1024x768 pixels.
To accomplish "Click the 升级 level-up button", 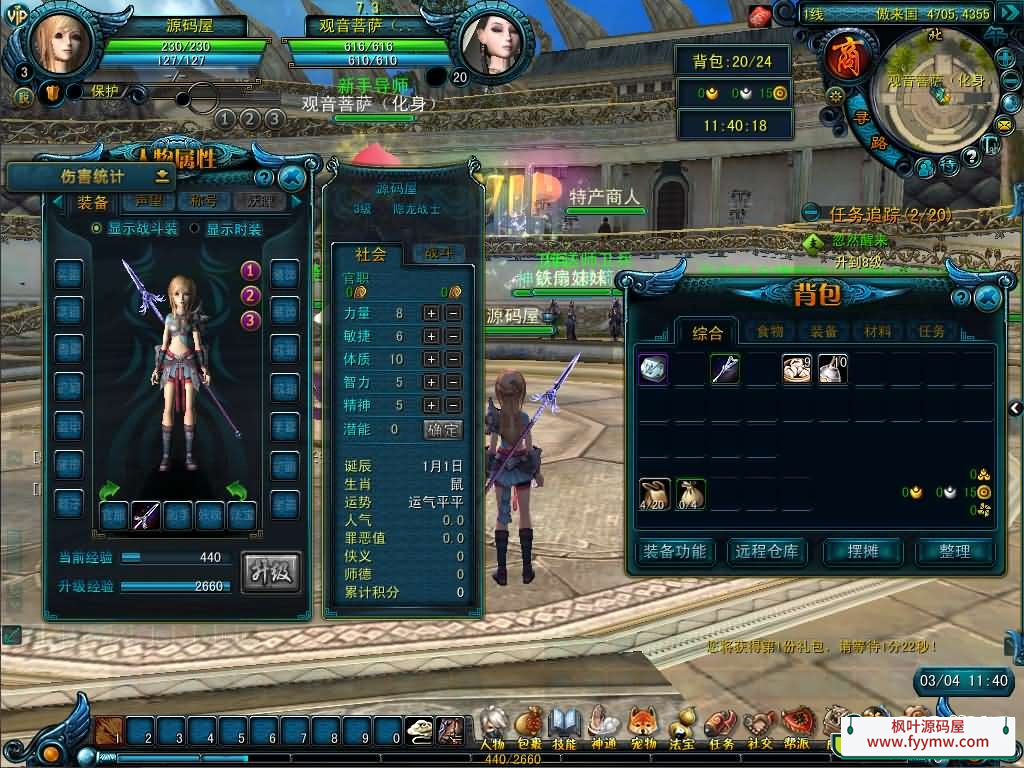I will click(270, 572).
